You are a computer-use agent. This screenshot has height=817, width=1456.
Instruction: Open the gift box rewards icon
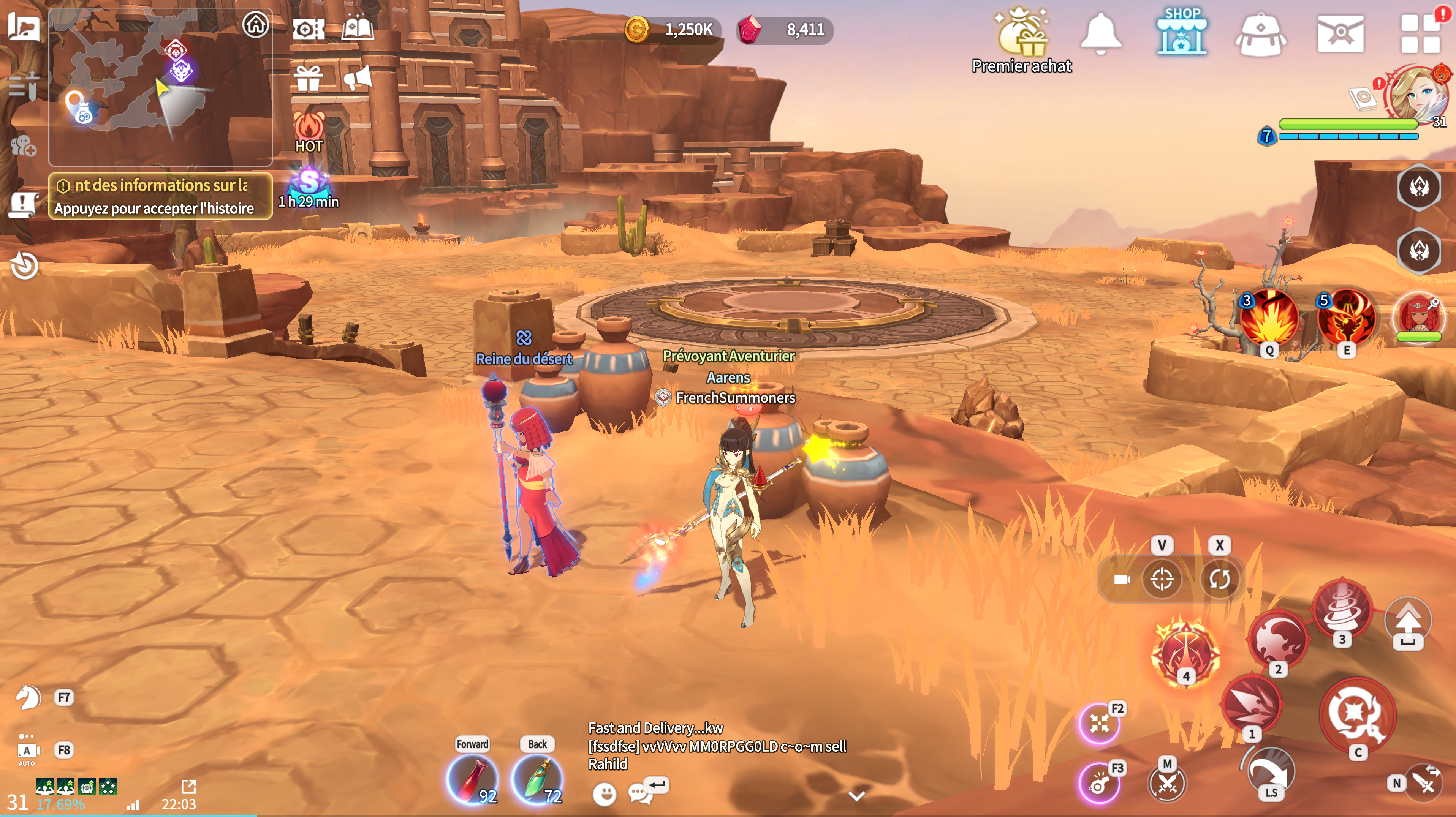308,78
